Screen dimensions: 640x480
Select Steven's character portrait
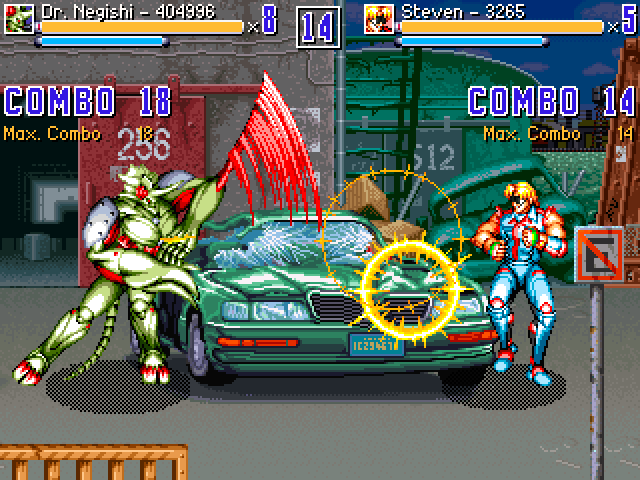point(379,18)
